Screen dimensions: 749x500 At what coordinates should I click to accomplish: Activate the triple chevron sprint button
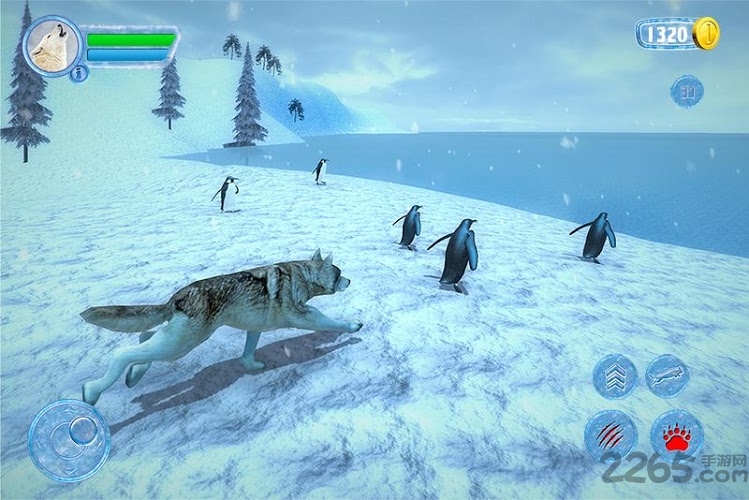(614, 376)
